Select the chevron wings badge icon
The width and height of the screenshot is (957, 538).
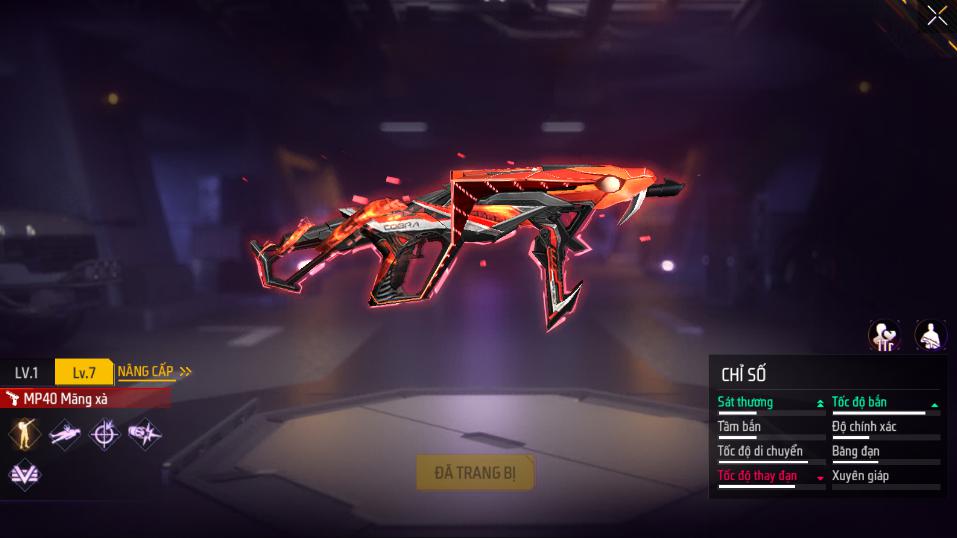coord(24,475)
